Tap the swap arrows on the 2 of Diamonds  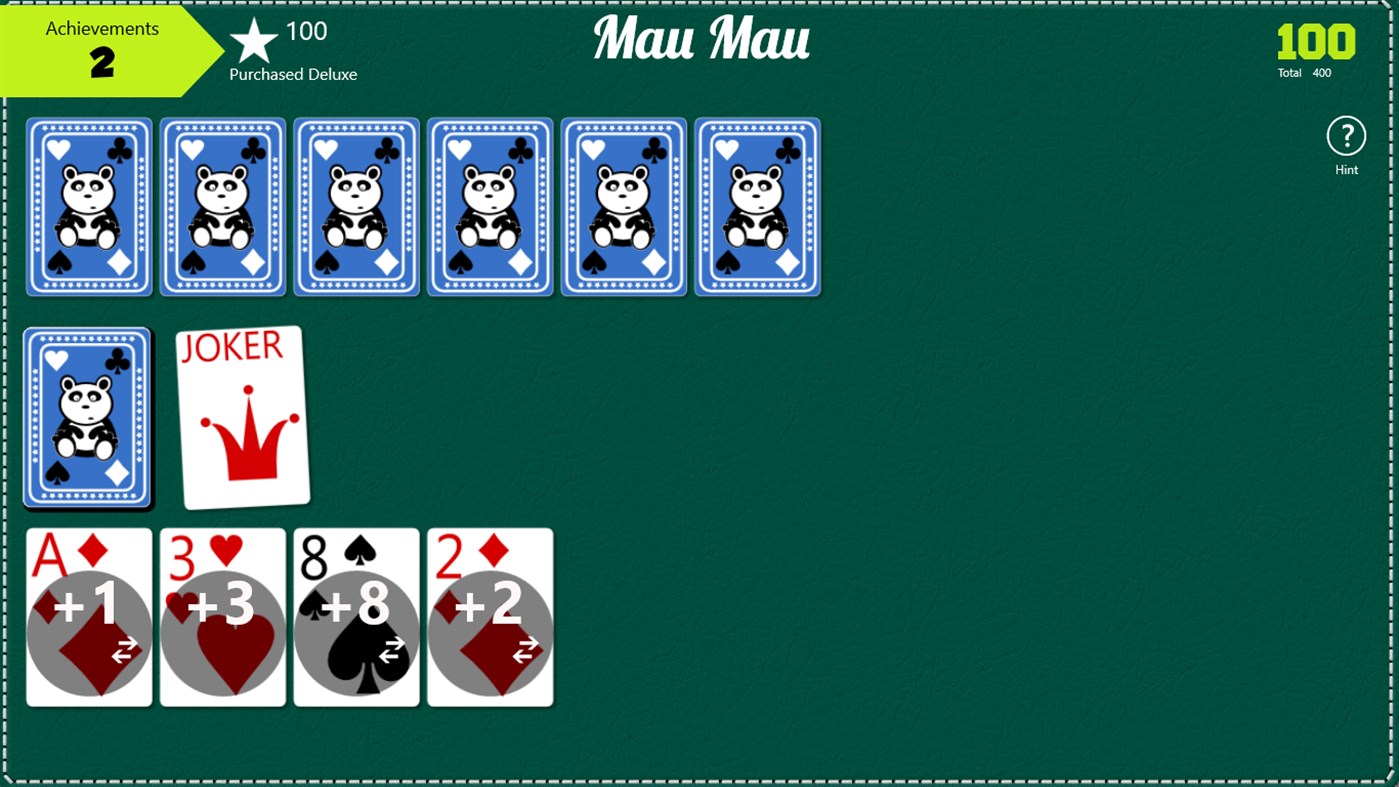coord(524,652)
